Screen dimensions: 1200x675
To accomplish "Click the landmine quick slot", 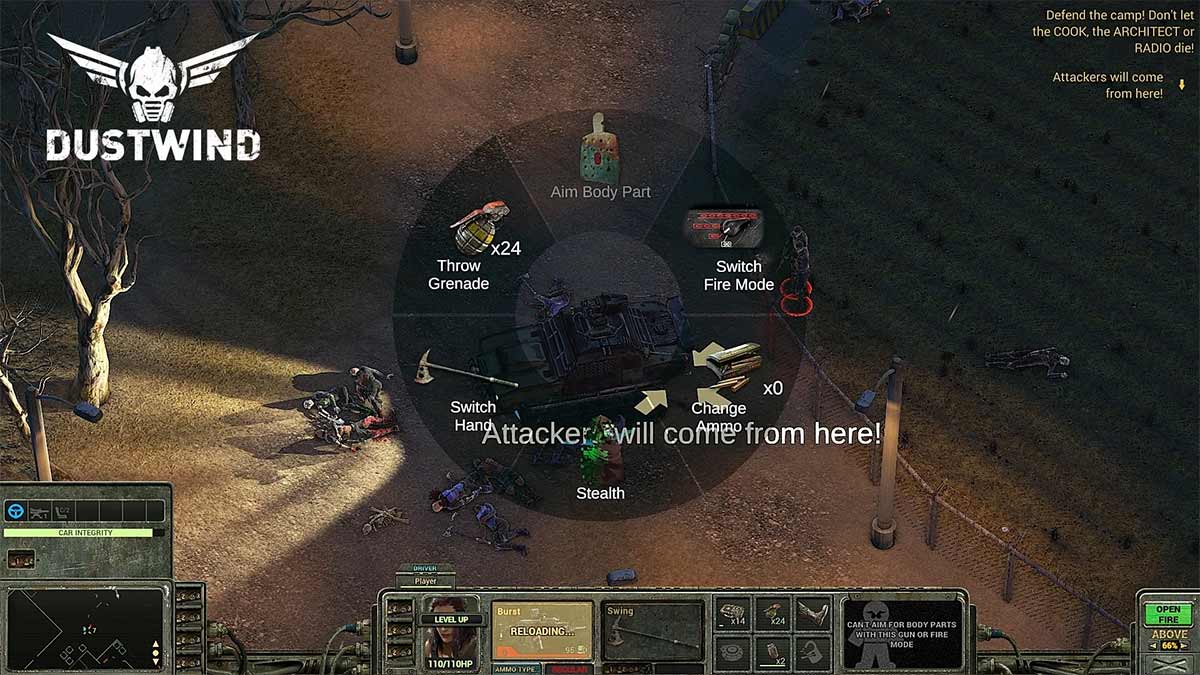I will [732, 652].
